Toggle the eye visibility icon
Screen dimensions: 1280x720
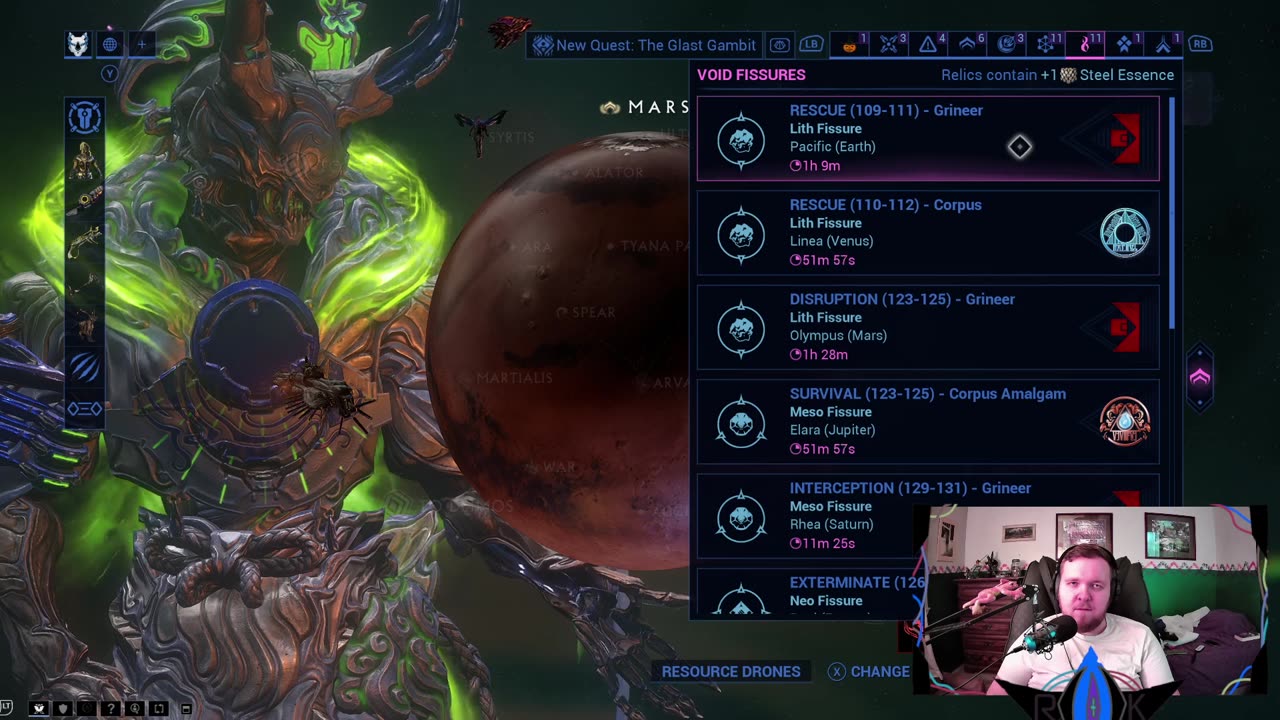pyautogui.click(x=779, y=45)
